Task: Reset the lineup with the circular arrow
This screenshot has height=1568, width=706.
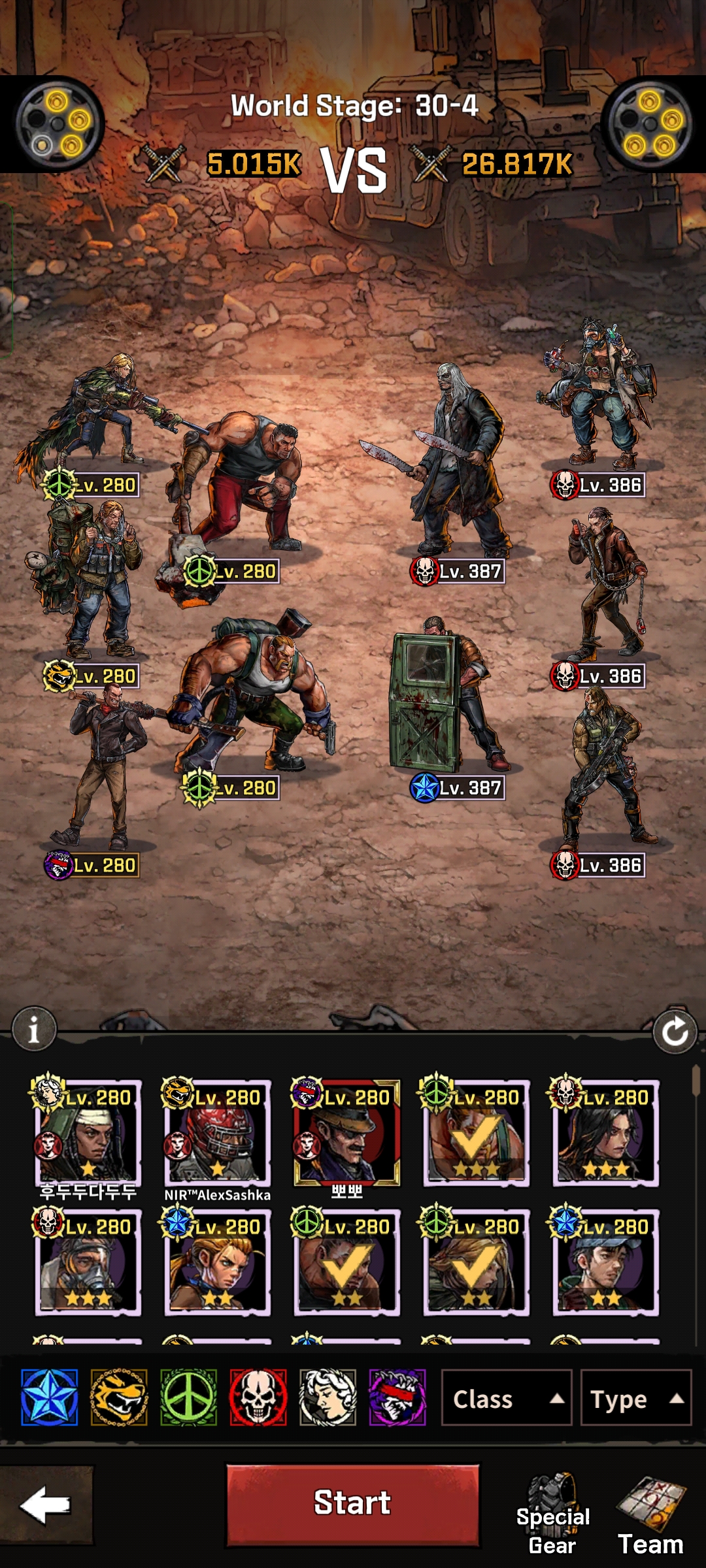Action: [x=675, y=1032]
